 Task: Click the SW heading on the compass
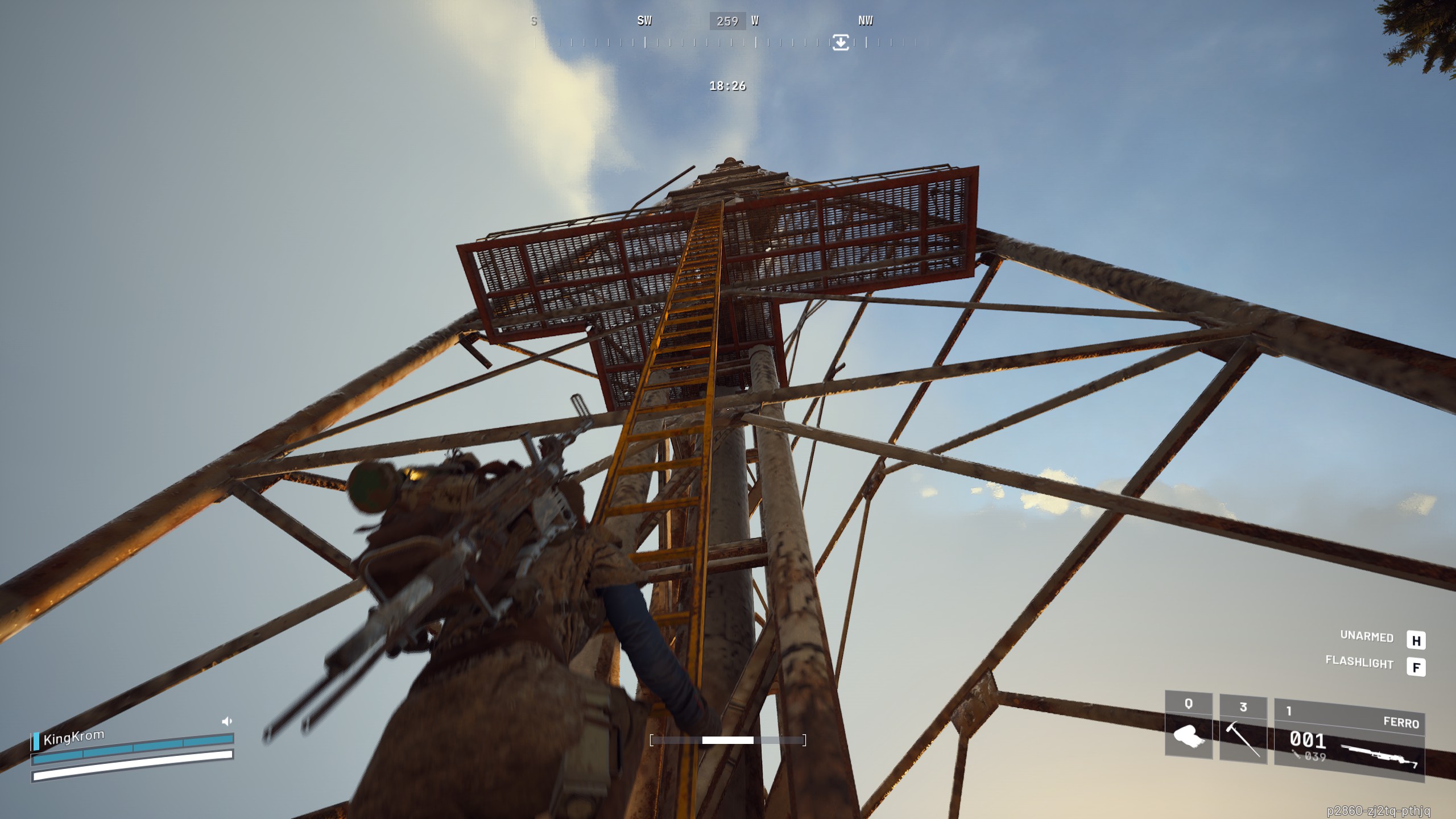tap(644, 21)
